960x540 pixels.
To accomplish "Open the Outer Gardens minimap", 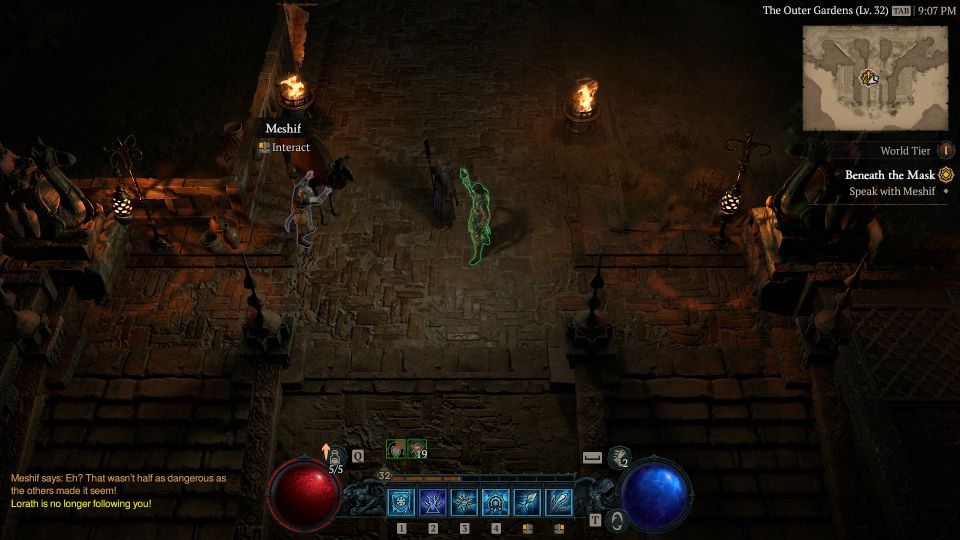I will (875, 77).
